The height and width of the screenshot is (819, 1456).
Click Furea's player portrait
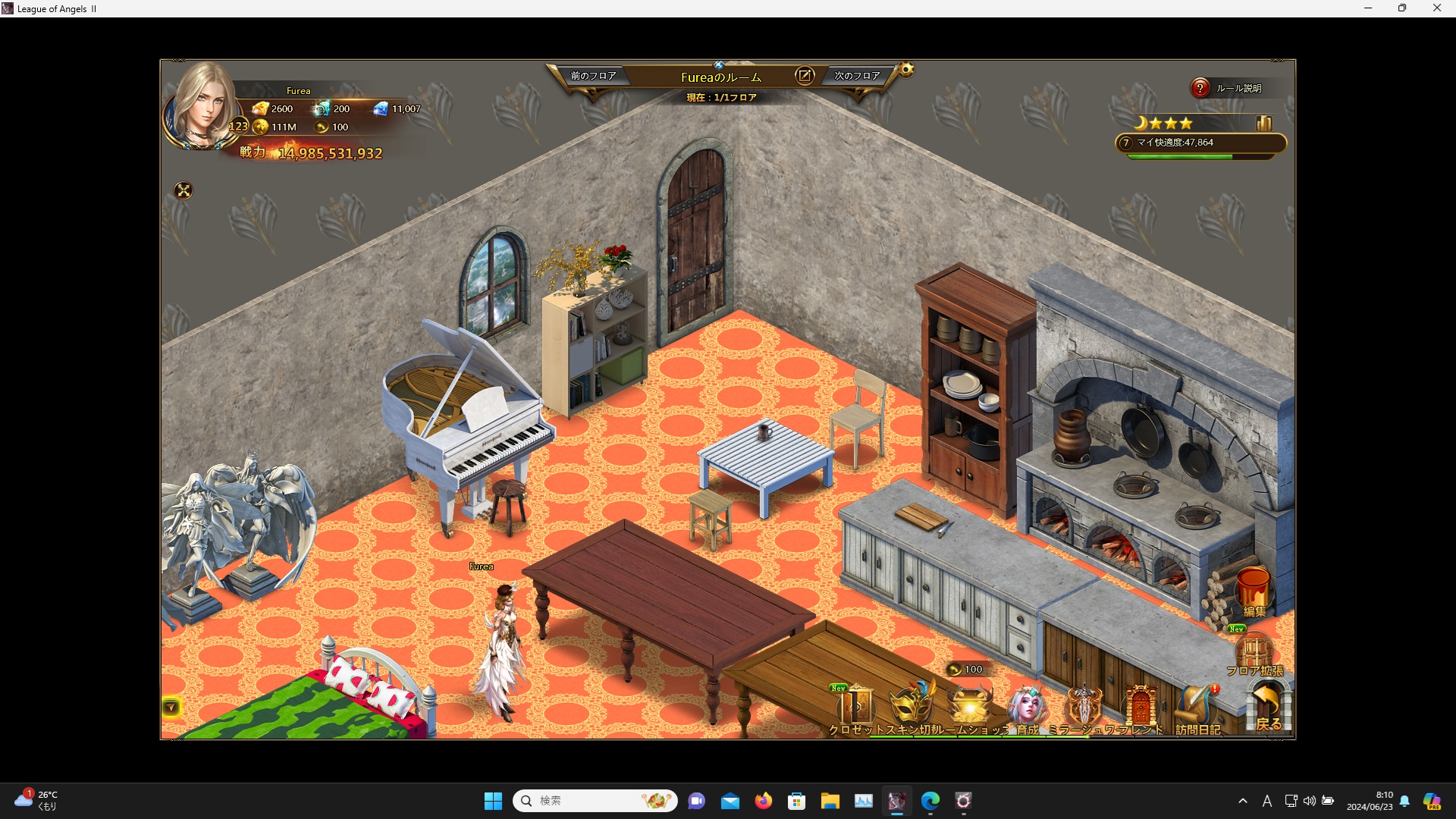coord(201,106)
